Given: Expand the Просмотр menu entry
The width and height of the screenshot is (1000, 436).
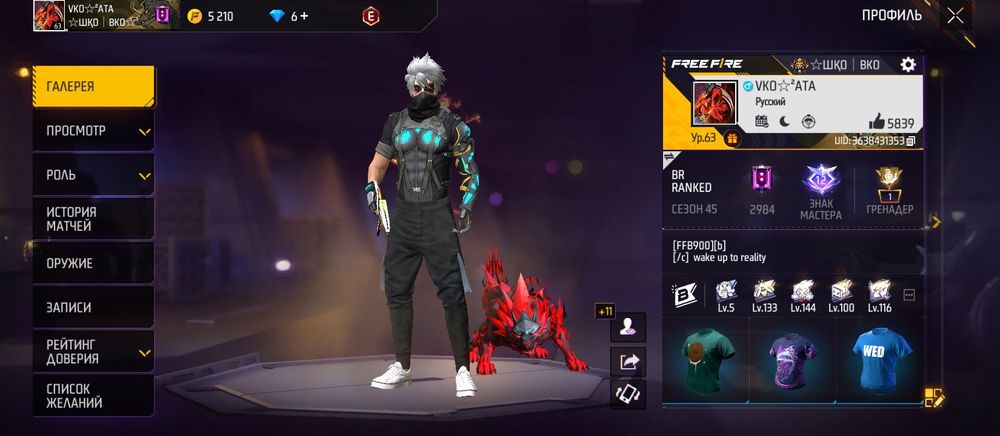Looking at the screenshot, I should tap(92, 131).
